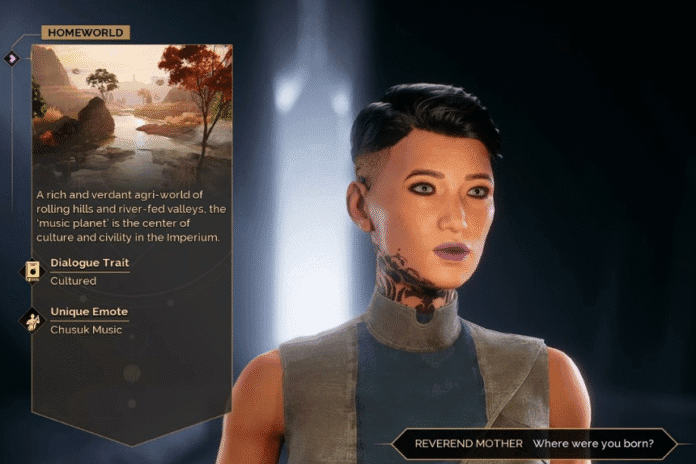Click the diamond marker beside the Homeworld header
This screenshot has width=696, height=464.
tap(12, 59)
